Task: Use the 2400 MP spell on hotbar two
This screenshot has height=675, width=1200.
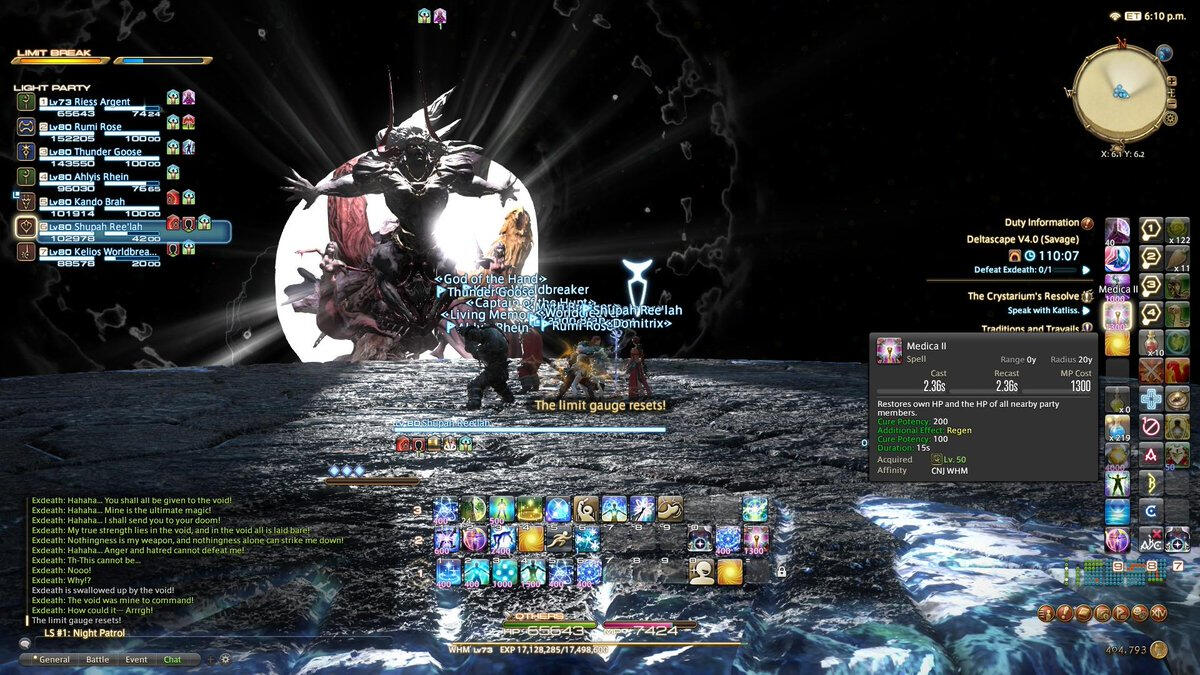Action: (501, 540)
